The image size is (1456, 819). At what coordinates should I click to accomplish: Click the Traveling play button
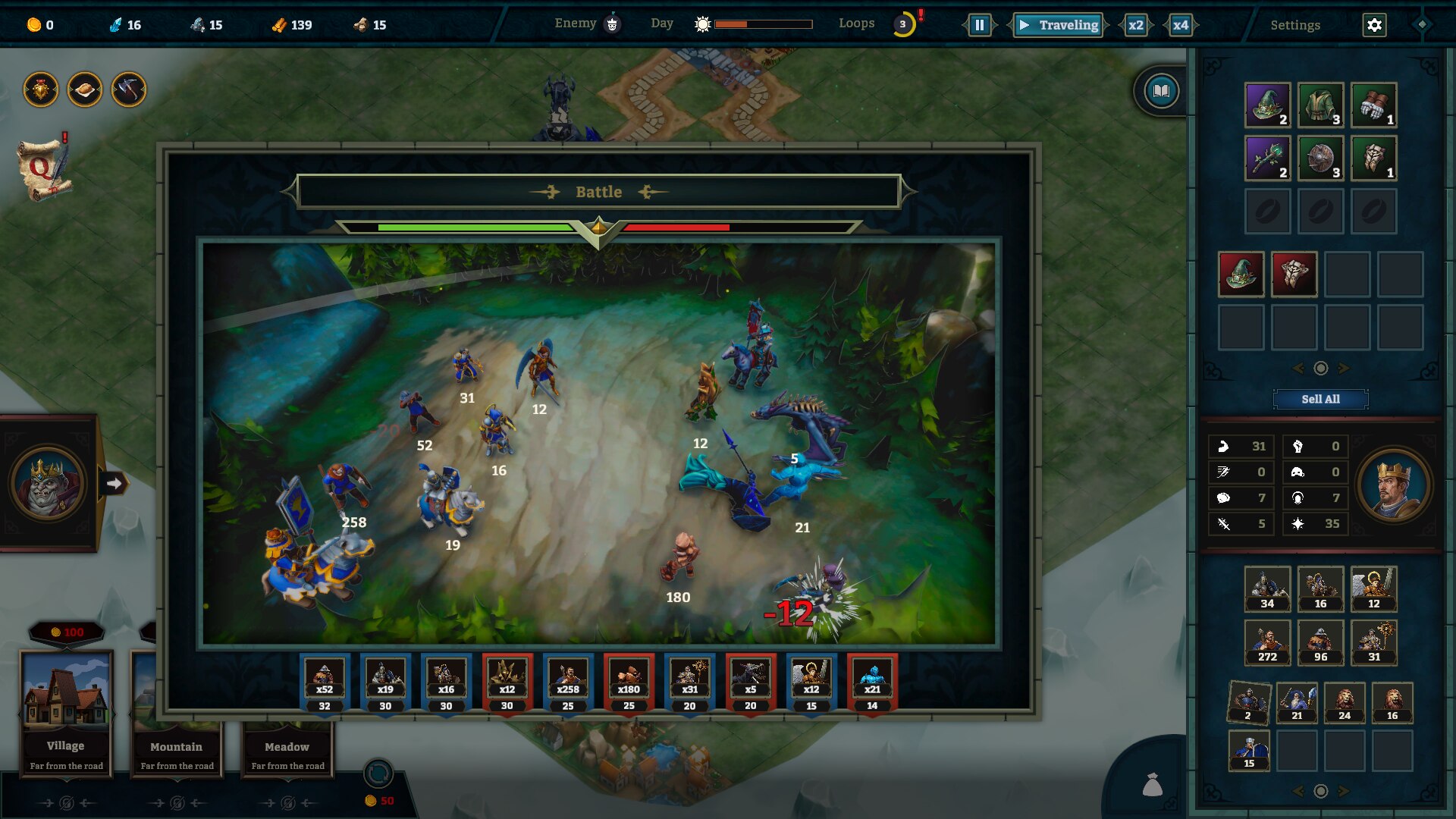[x=1059, y=25]
